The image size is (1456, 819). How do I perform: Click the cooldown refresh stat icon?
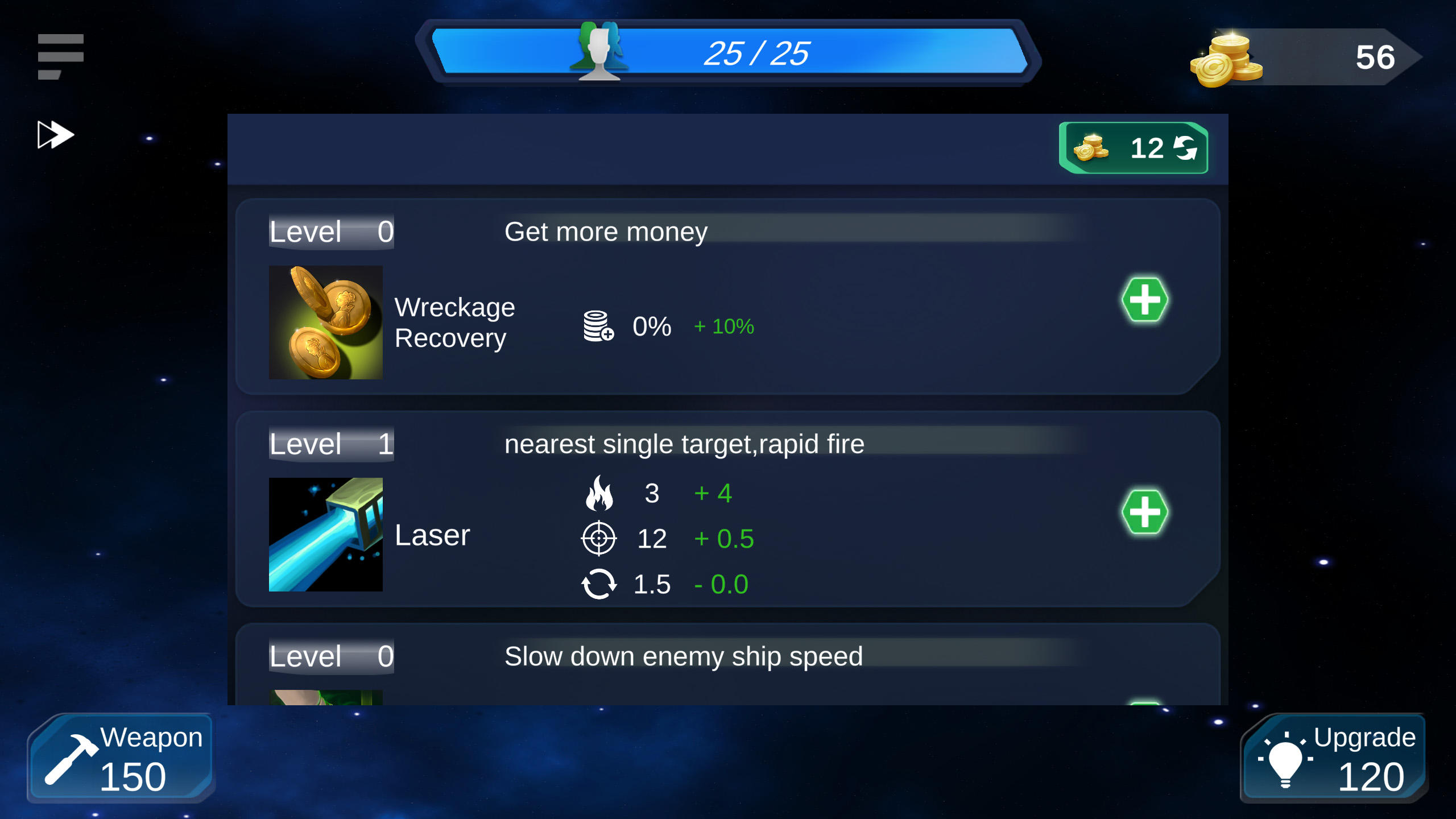(x=600, y=582)
